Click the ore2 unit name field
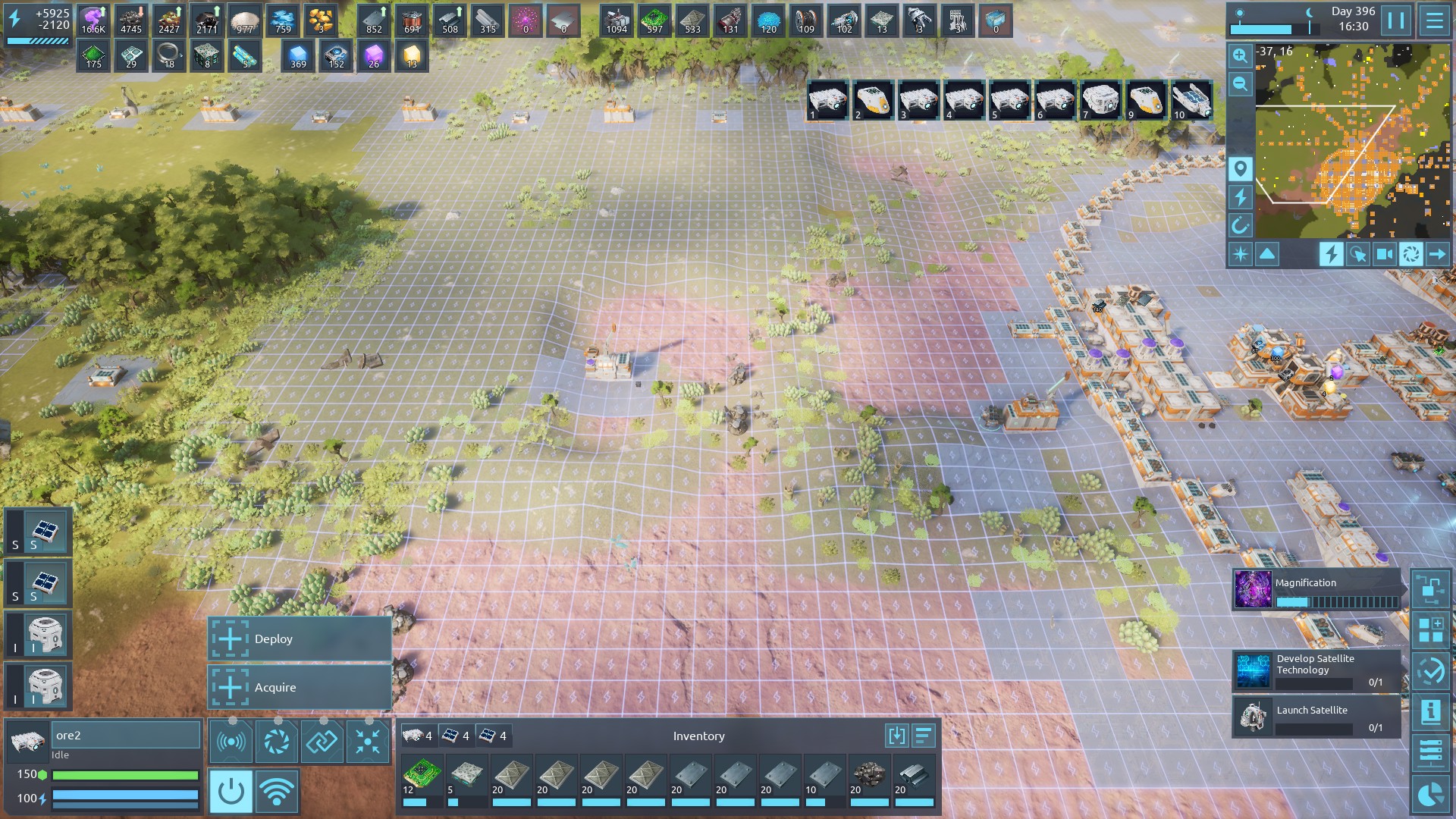 [125, 735]
